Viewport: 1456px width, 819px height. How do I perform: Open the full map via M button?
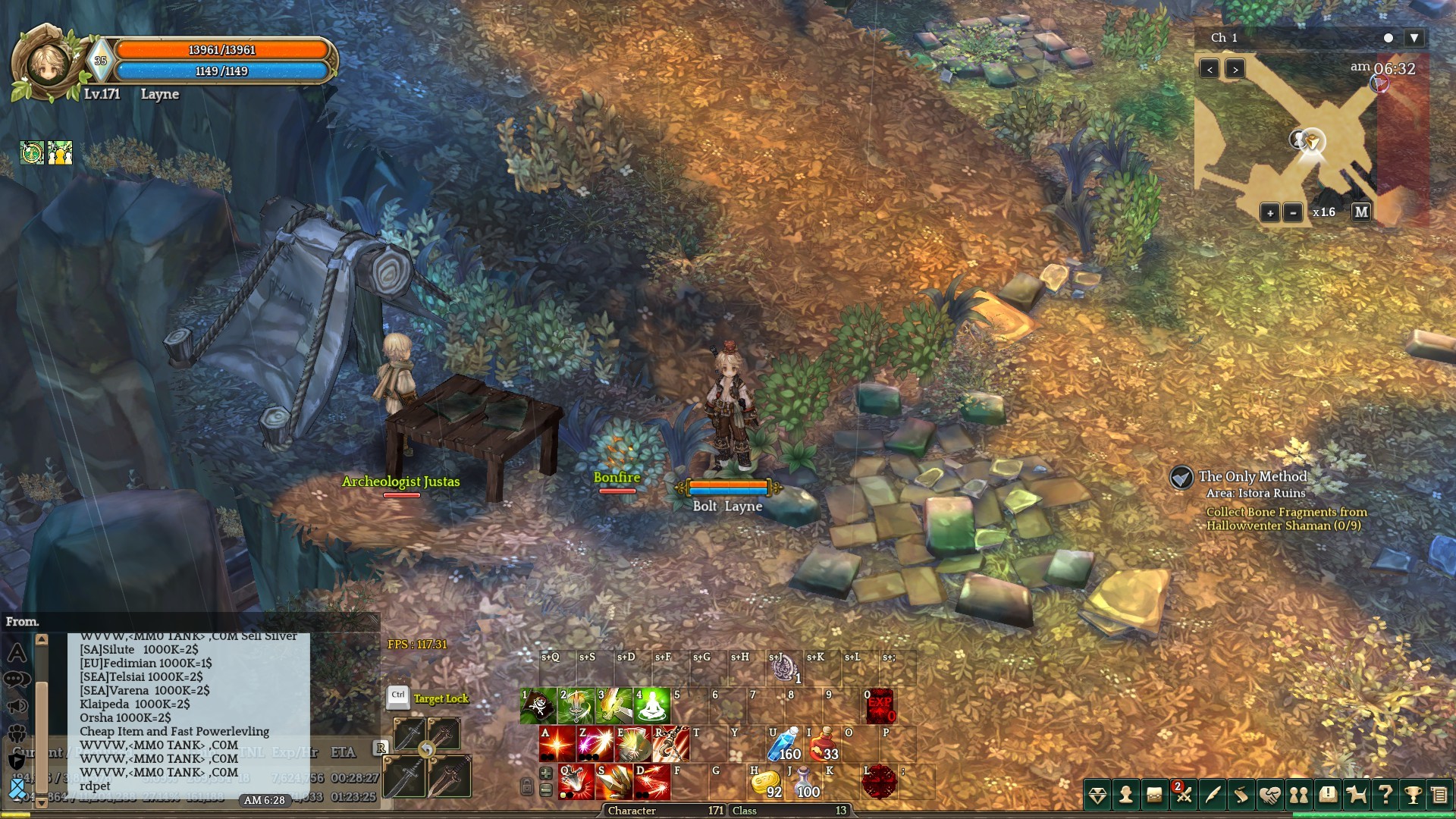[1361, 212]
